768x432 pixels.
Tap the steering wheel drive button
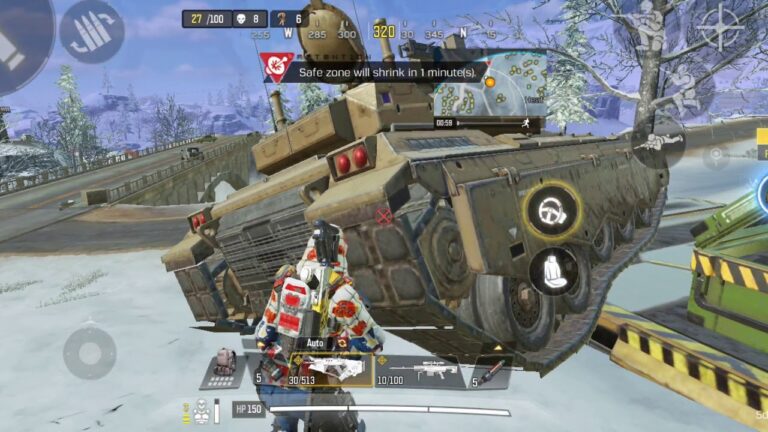coord(552,209)
